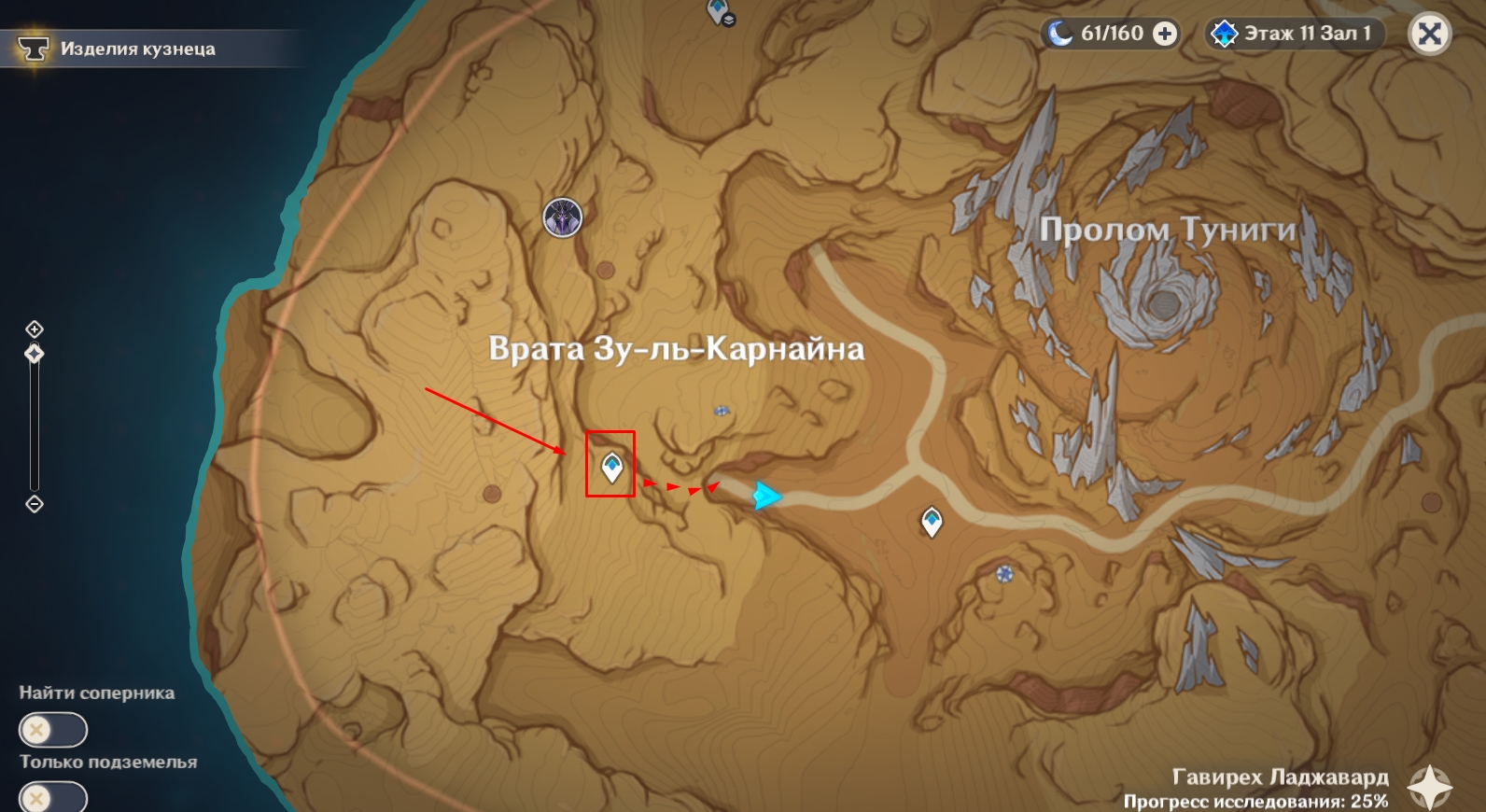Add Original Resin using the plus button
The width and height of the screenshot is (1486, 812).
(x=1165, y=34)
